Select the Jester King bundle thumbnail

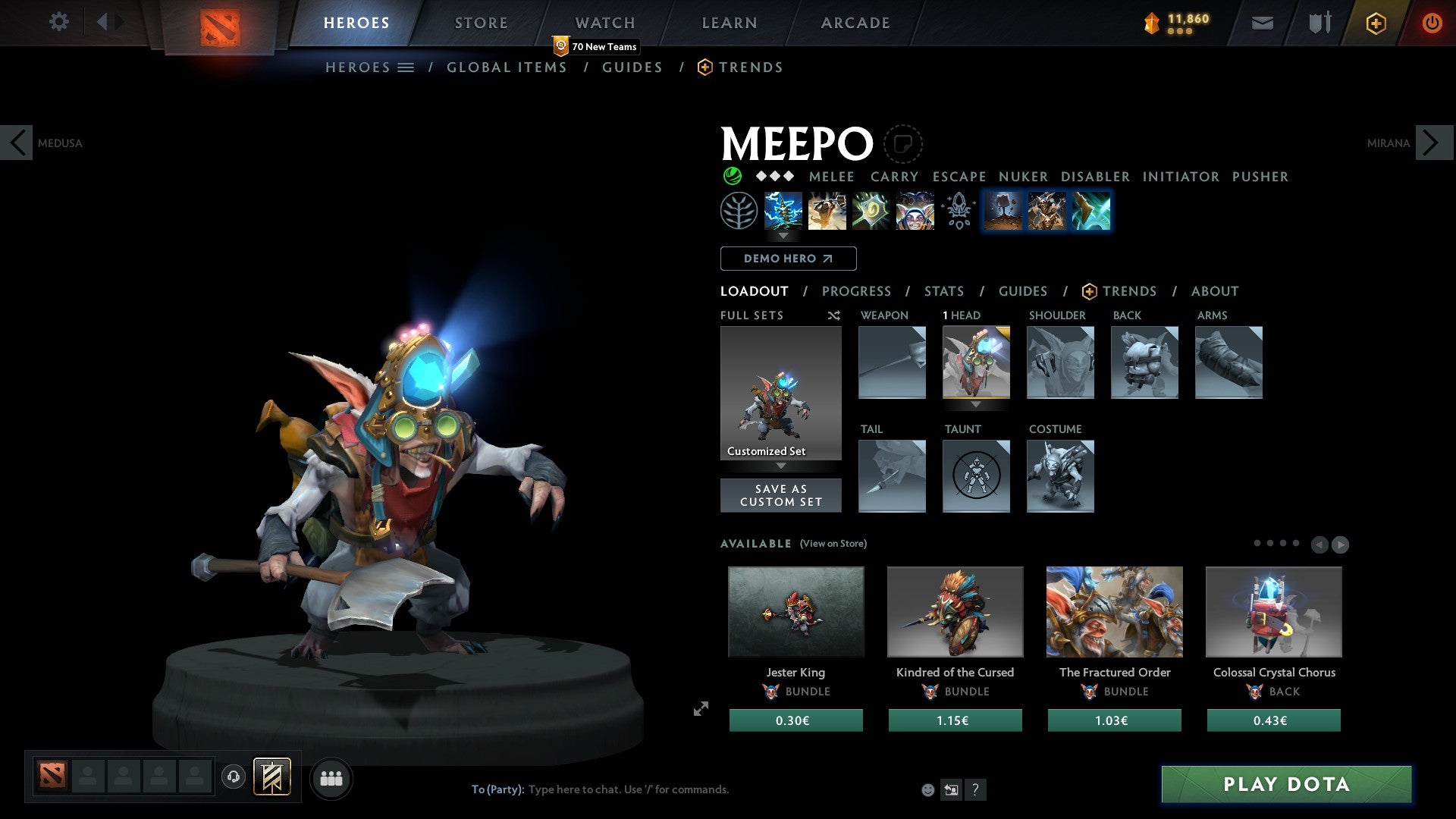coord(795,611)
